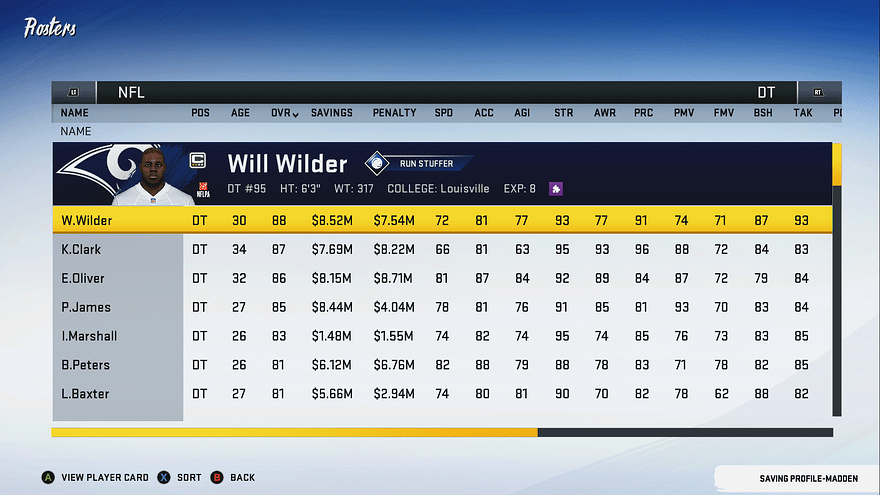
Task: Click the horizontal scrollbar under the table
Action: coord(442,432)
